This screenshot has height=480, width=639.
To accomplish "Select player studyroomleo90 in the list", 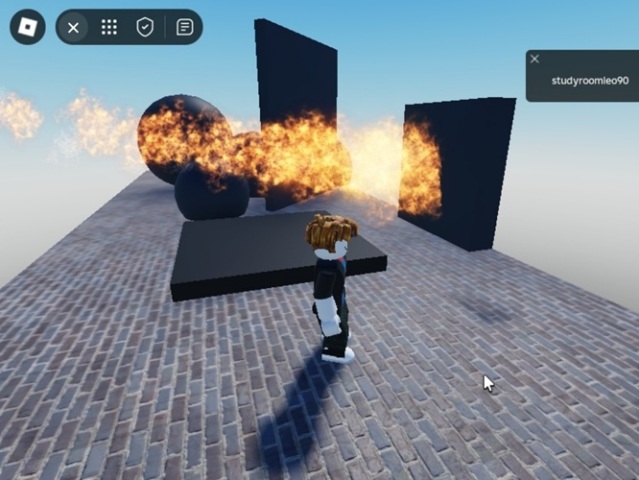I will tap(590, 81).
